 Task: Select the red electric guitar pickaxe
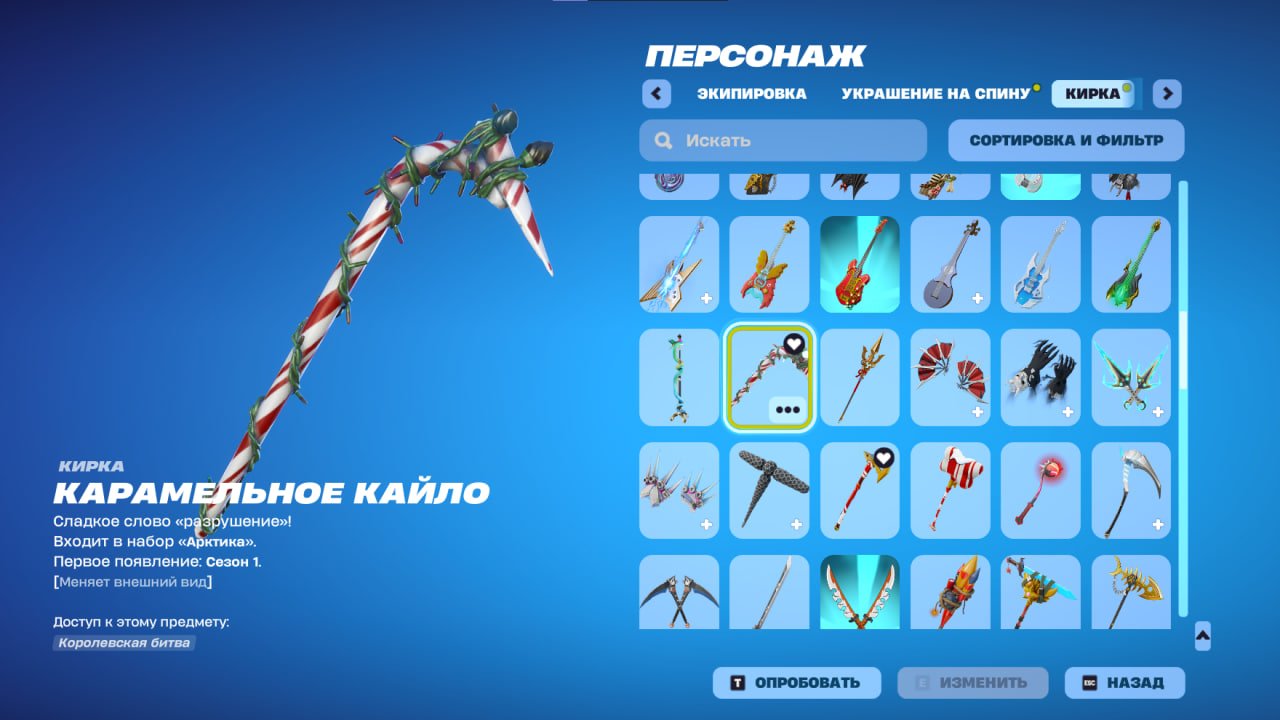click(860, 265)
